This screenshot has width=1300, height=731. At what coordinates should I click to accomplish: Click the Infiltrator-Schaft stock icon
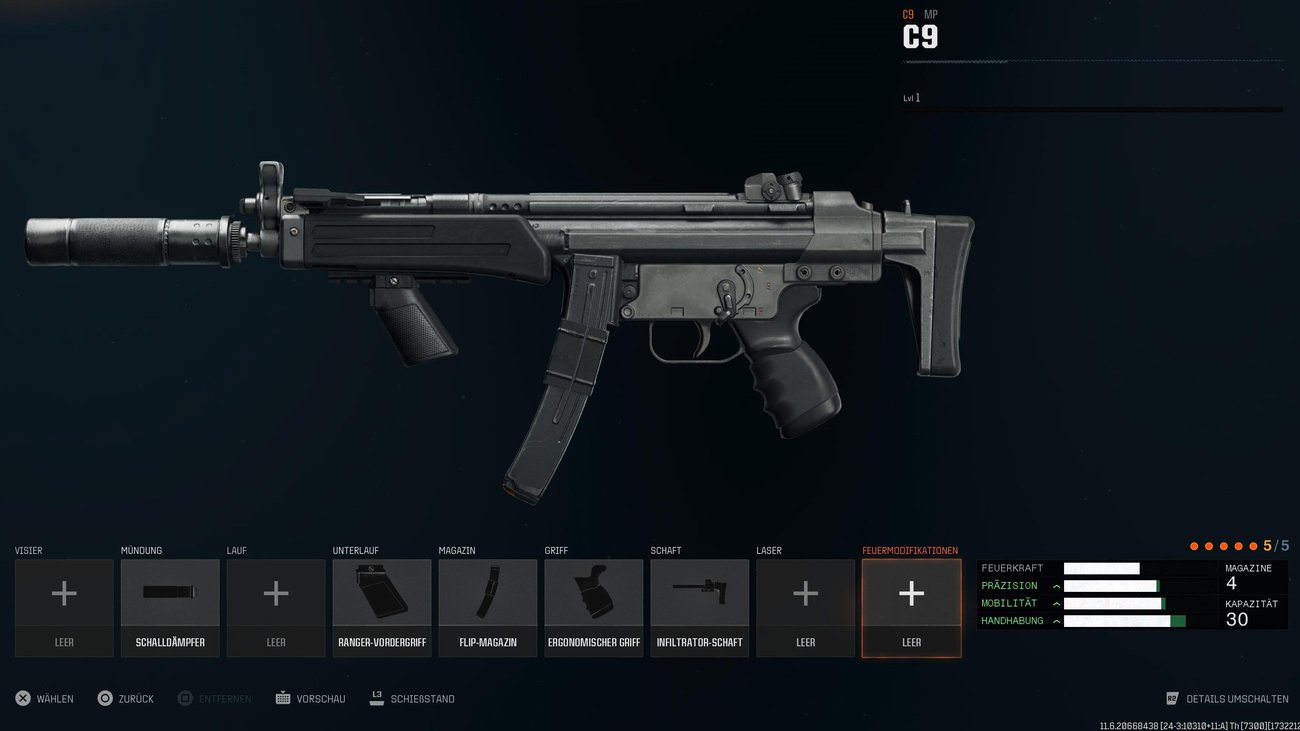(699, 593)
